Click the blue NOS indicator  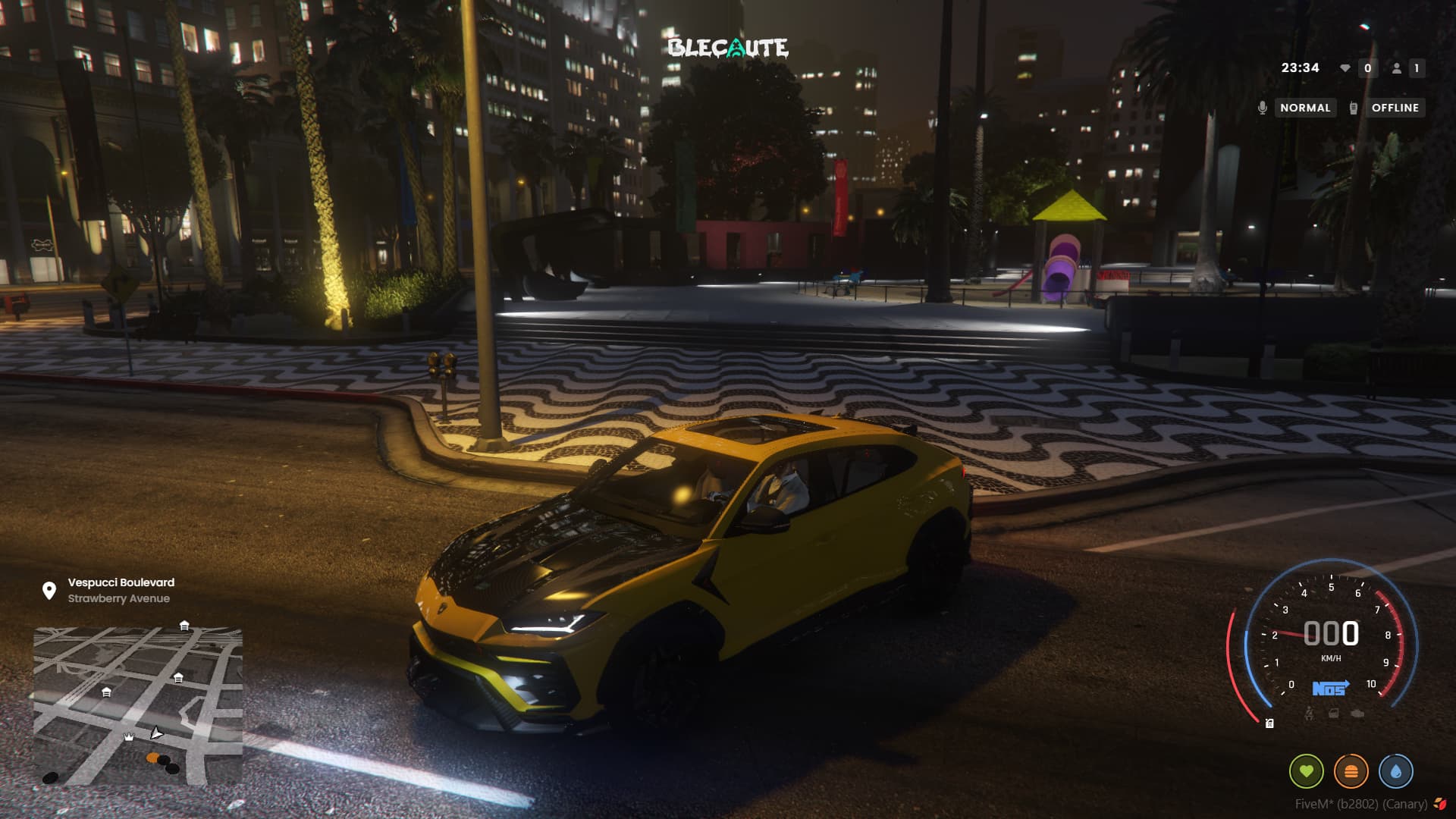click(1330, 688)
